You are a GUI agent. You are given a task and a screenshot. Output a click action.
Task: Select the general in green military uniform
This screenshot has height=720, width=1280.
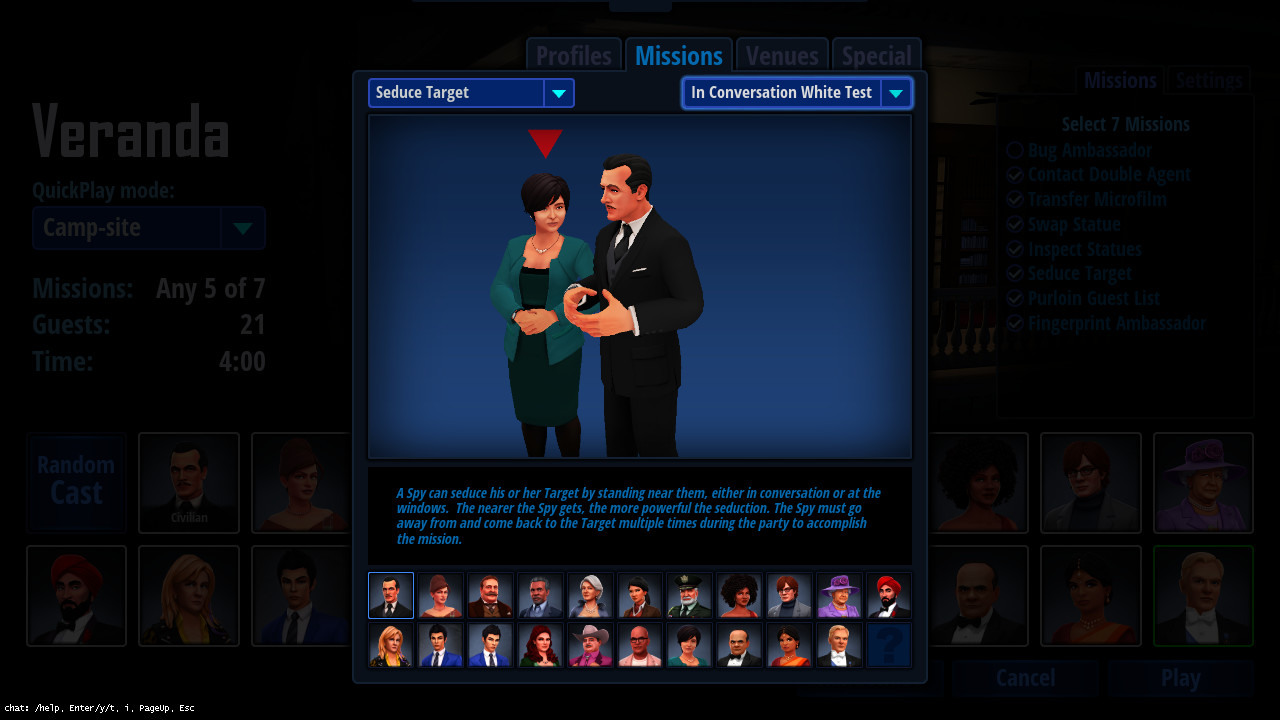click(x=689, y=595)
